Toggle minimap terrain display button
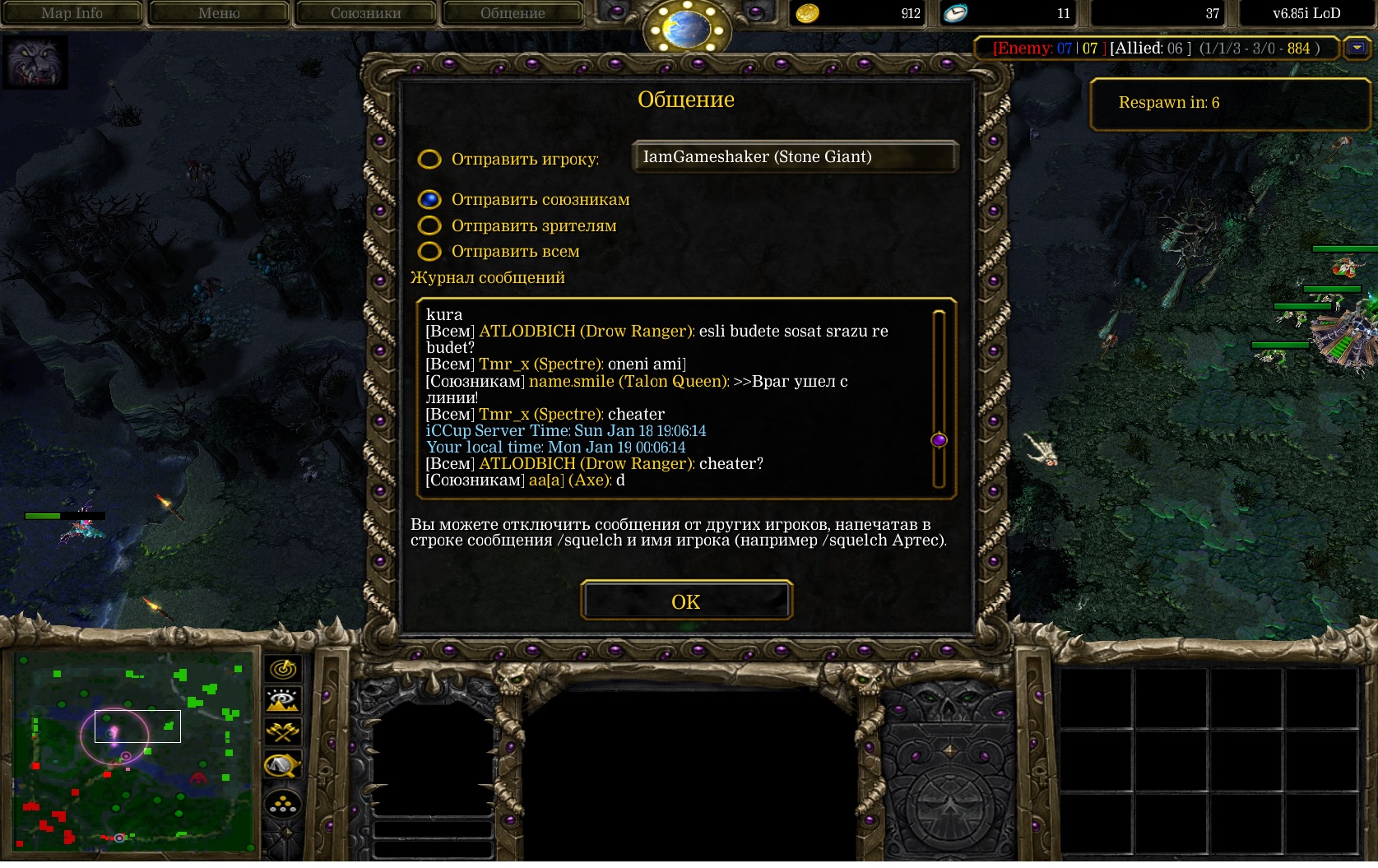Screen dimensions: 1378x868 pyautogui.click(x=283, y=700)
